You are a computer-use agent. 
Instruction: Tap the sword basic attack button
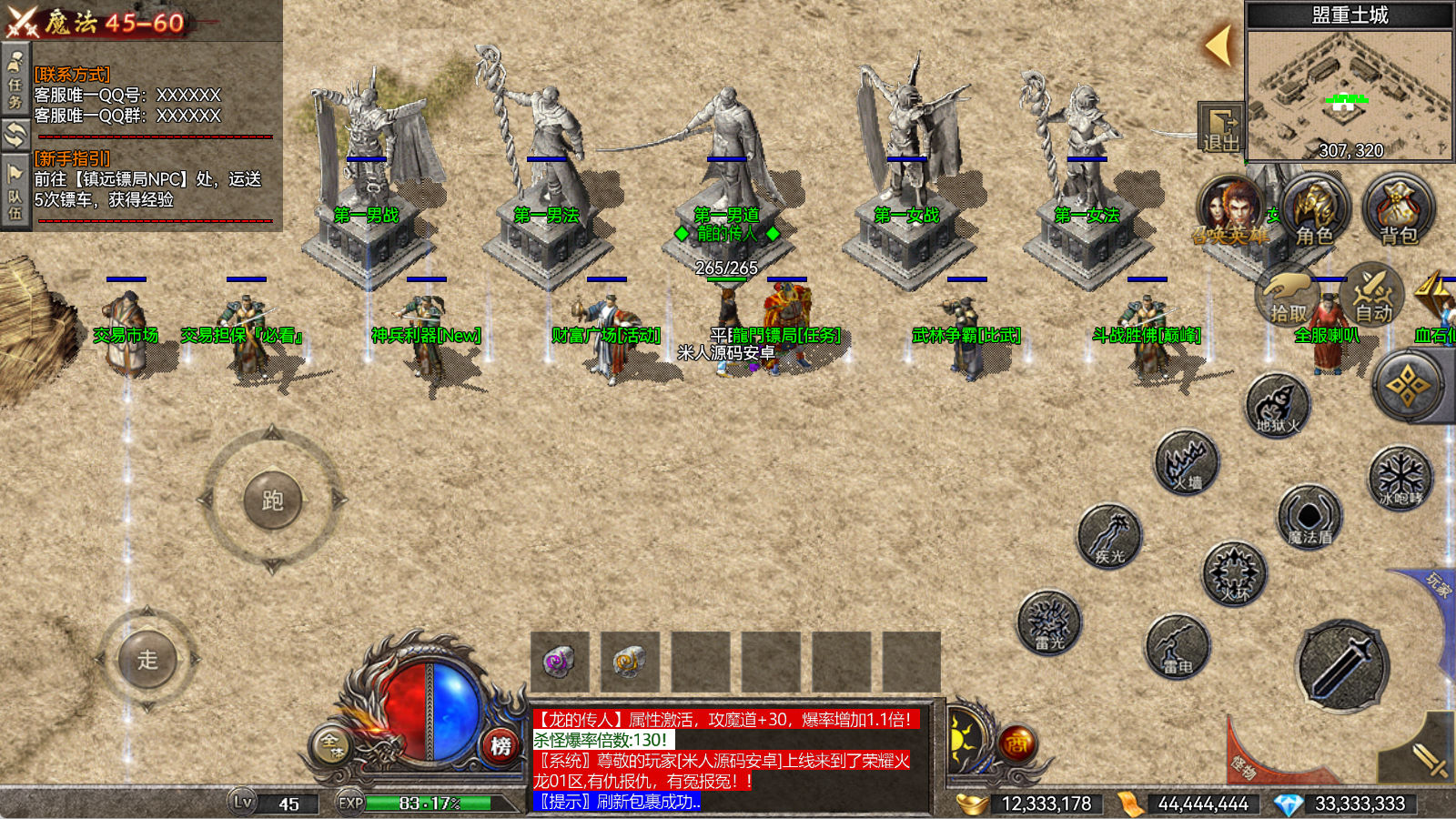click(1343, 666)
